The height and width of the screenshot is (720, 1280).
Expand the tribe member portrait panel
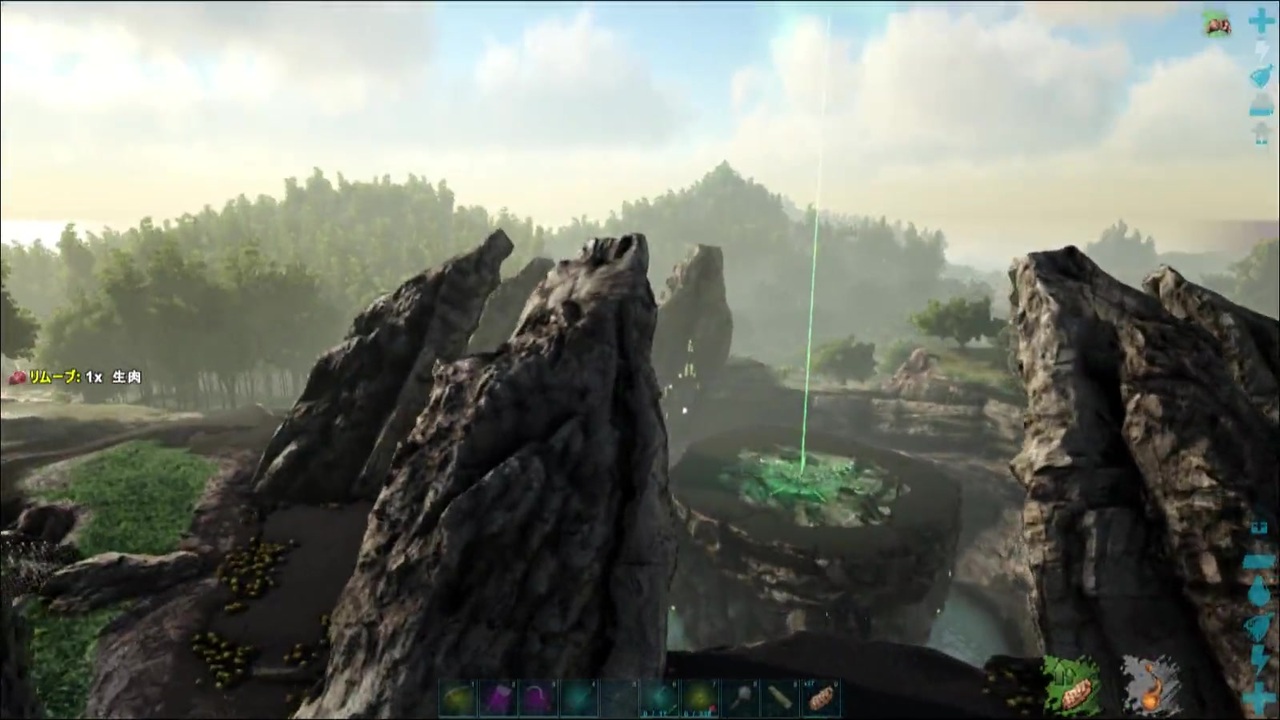click(x=1218, y=25)
